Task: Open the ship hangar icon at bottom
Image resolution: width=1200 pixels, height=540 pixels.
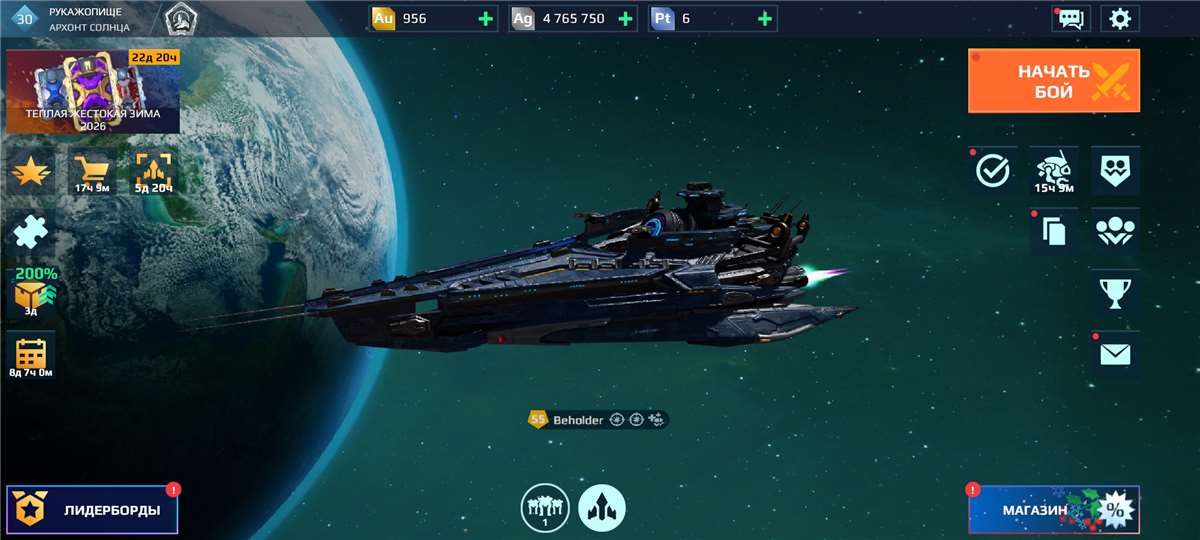Action: (x=602, y=509)
